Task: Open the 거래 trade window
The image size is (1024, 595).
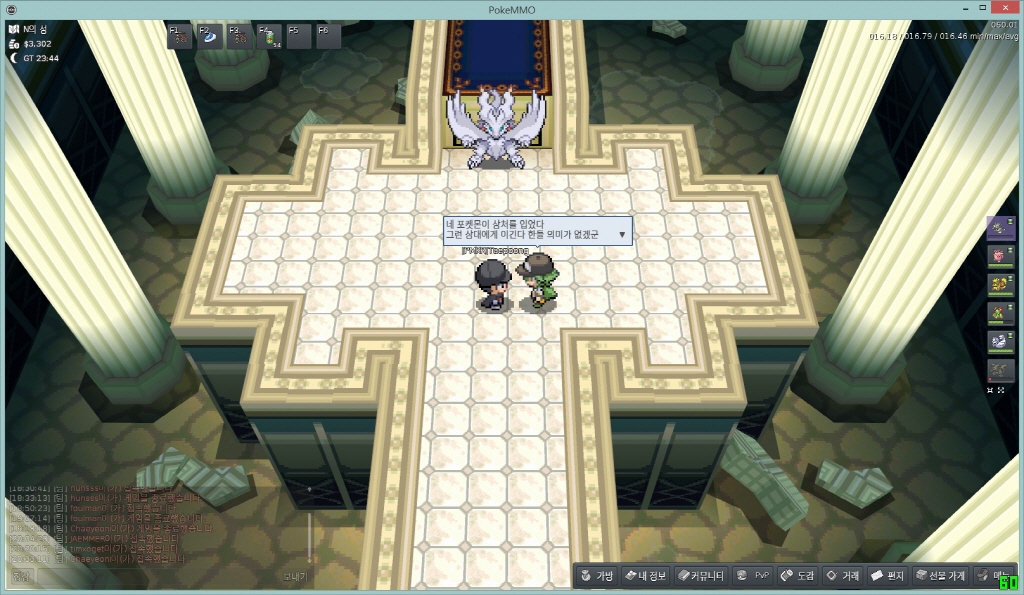Action: 842,576
